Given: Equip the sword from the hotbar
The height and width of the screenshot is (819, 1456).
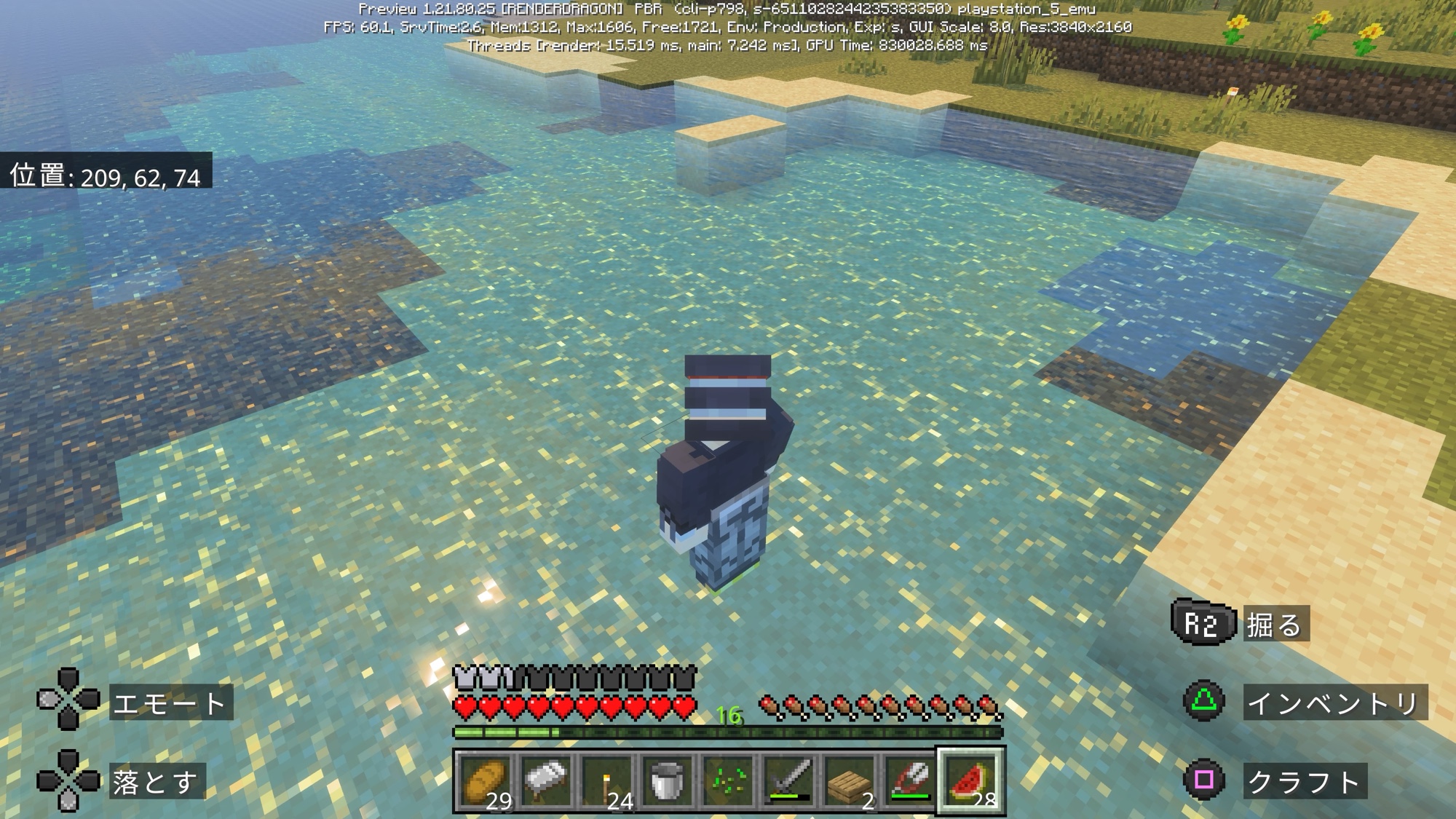Looking at the screenshot, I should (788, 780).
